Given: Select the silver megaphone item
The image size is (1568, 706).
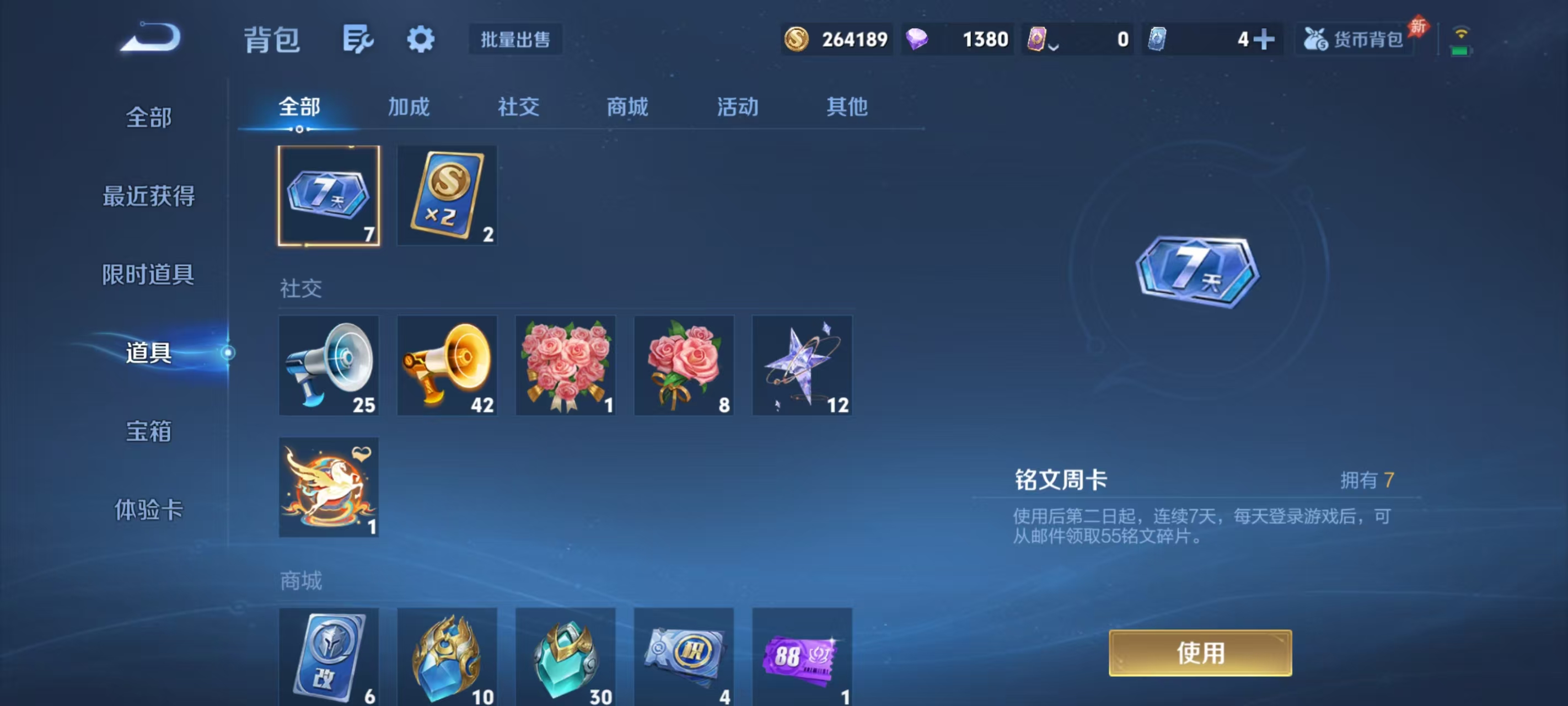Looking at the screenshot, I should point(329,366).
